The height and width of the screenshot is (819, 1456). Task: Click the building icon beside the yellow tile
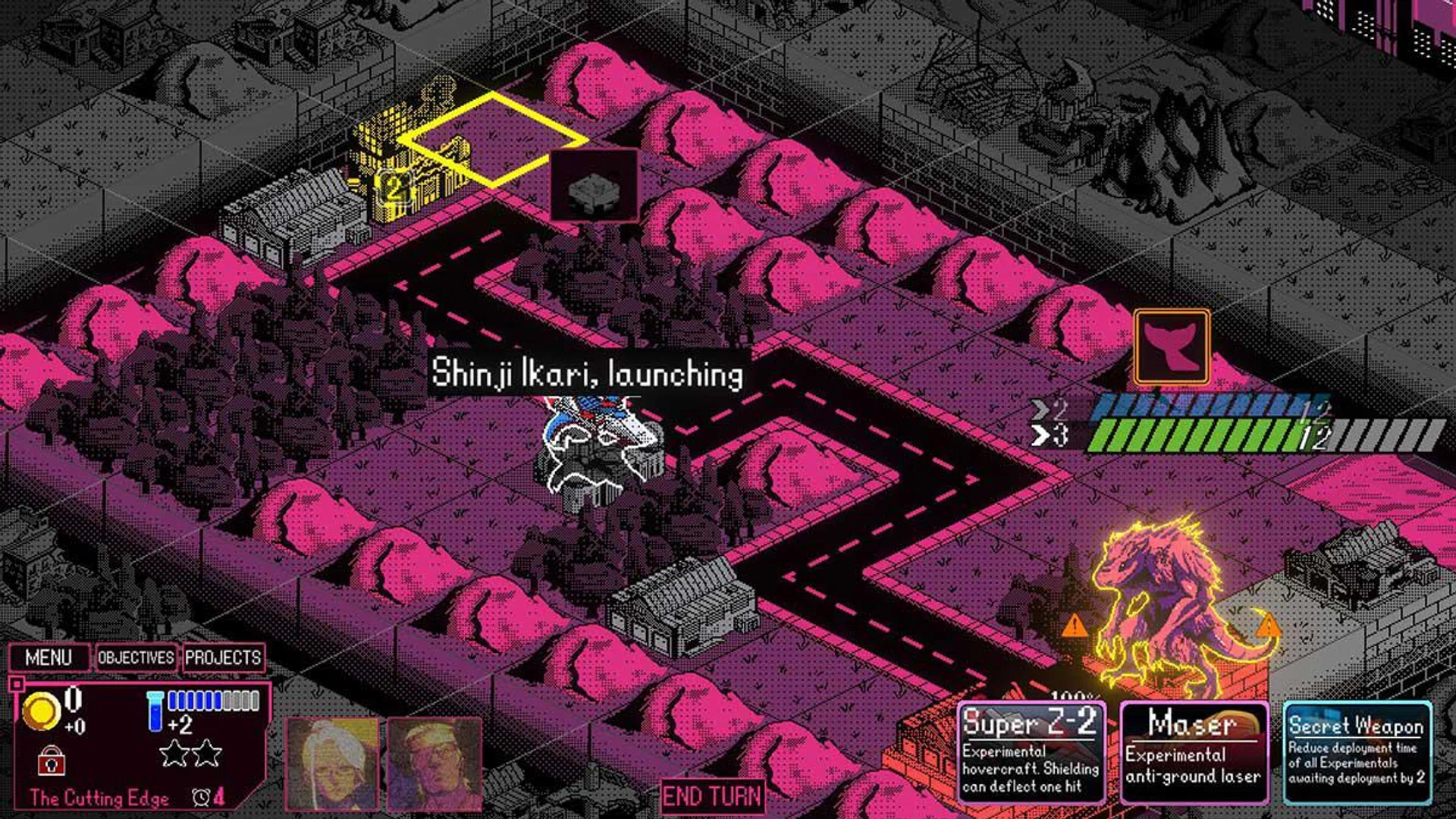(594, 186)
